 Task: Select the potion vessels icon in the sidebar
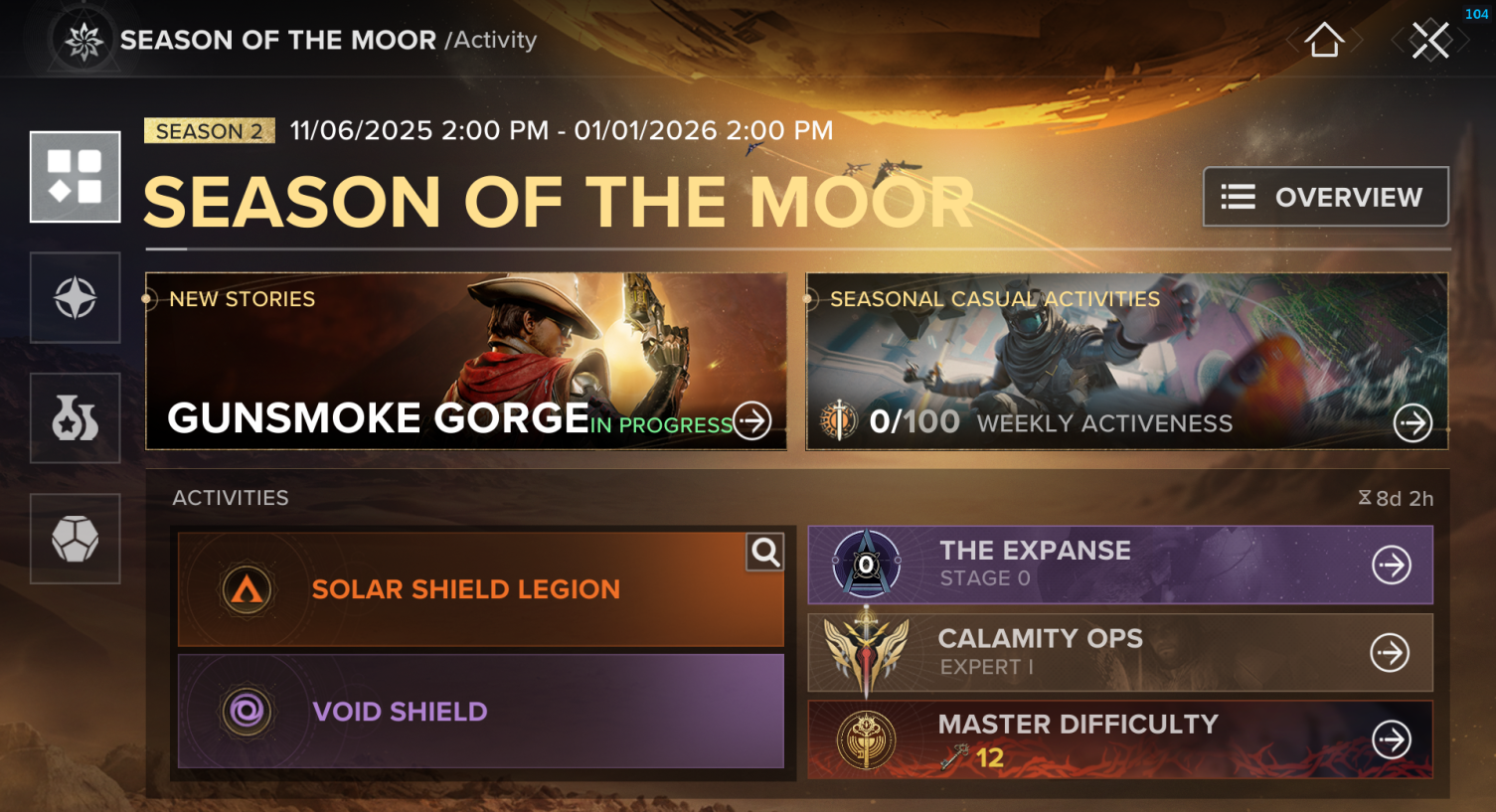[75, 417]
